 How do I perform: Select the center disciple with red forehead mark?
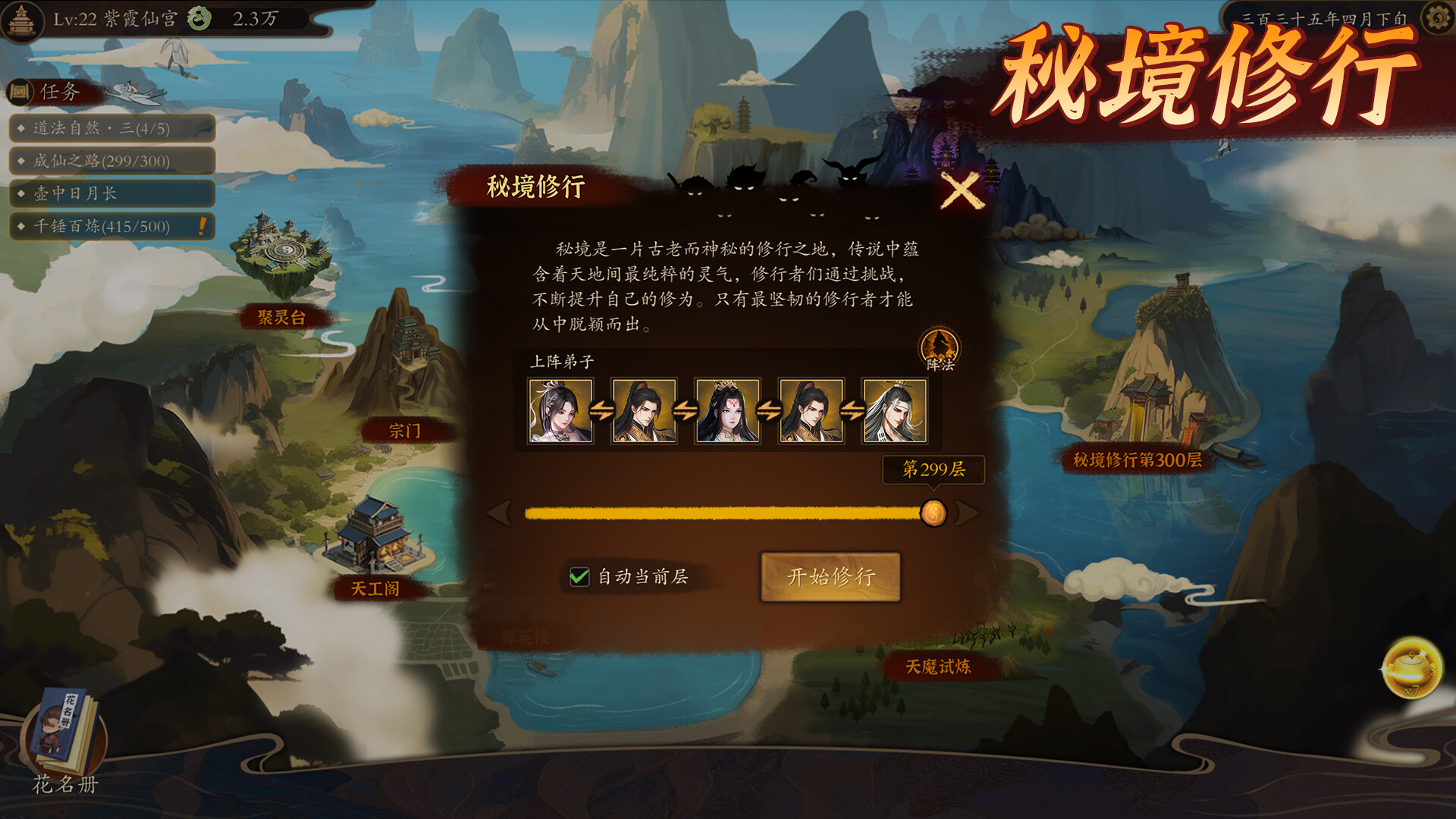[x=728, y=411]
